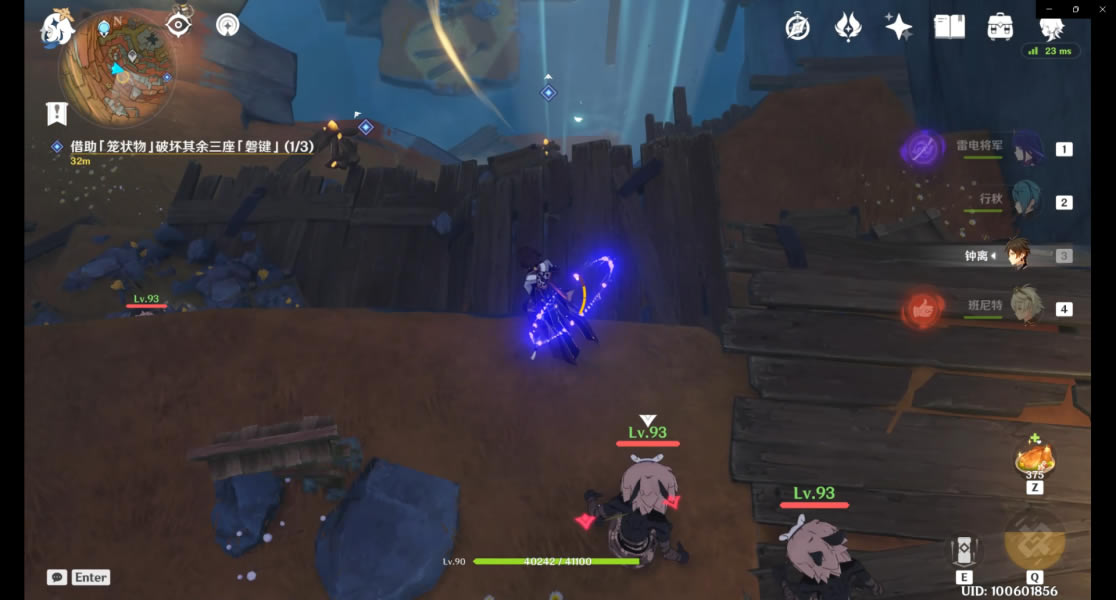Open the compass events icon
This screenshot has height=600, width=1116.
coord(797,27)
